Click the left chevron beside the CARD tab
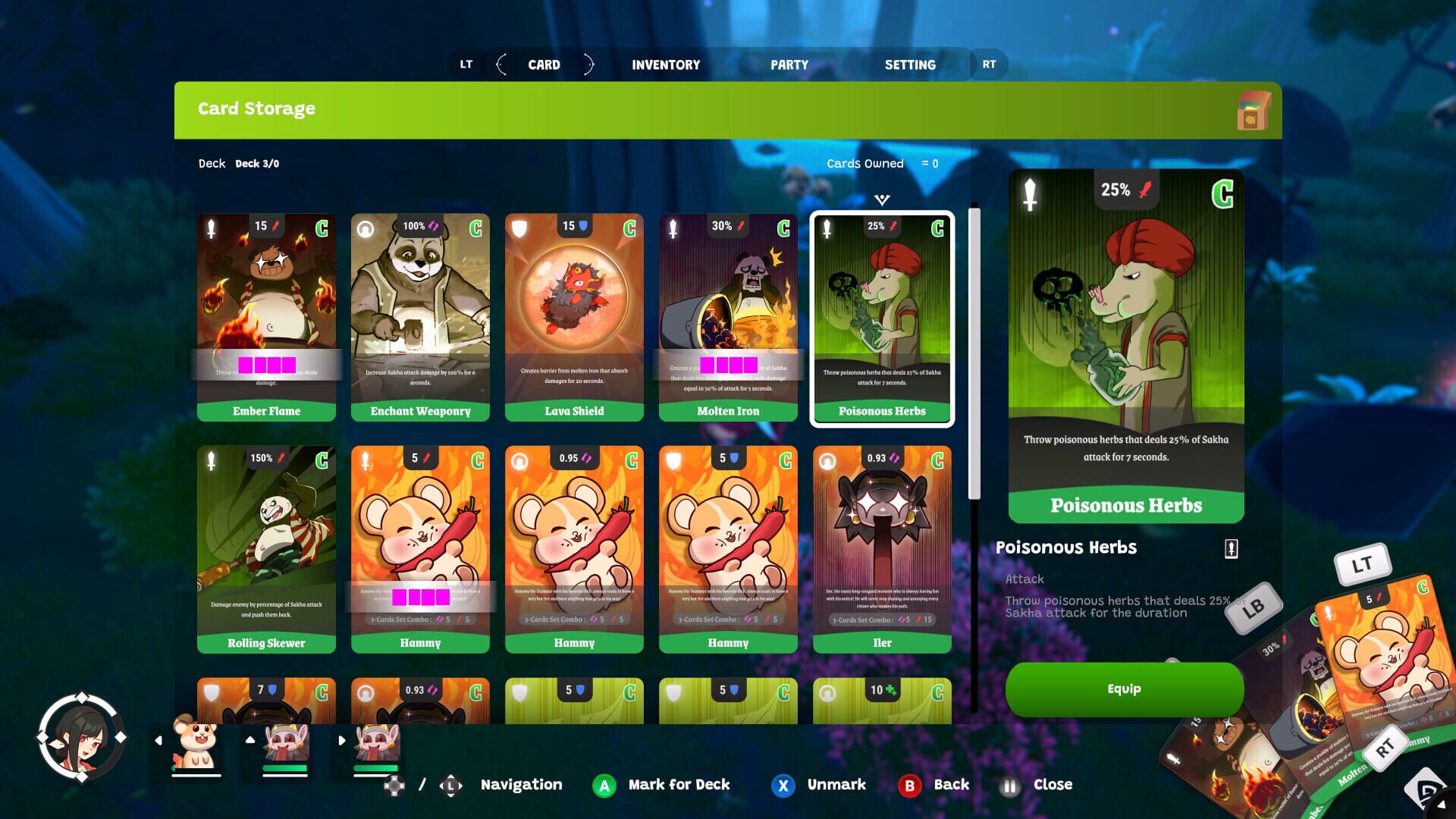 pos(501,64)
